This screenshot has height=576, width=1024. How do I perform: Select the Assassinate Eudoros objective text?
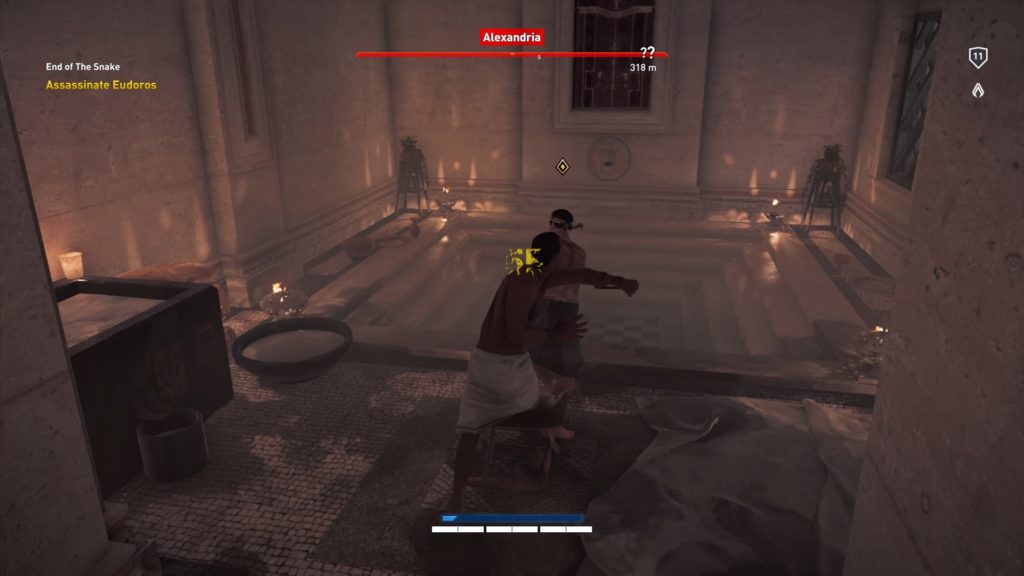[101, 85]
